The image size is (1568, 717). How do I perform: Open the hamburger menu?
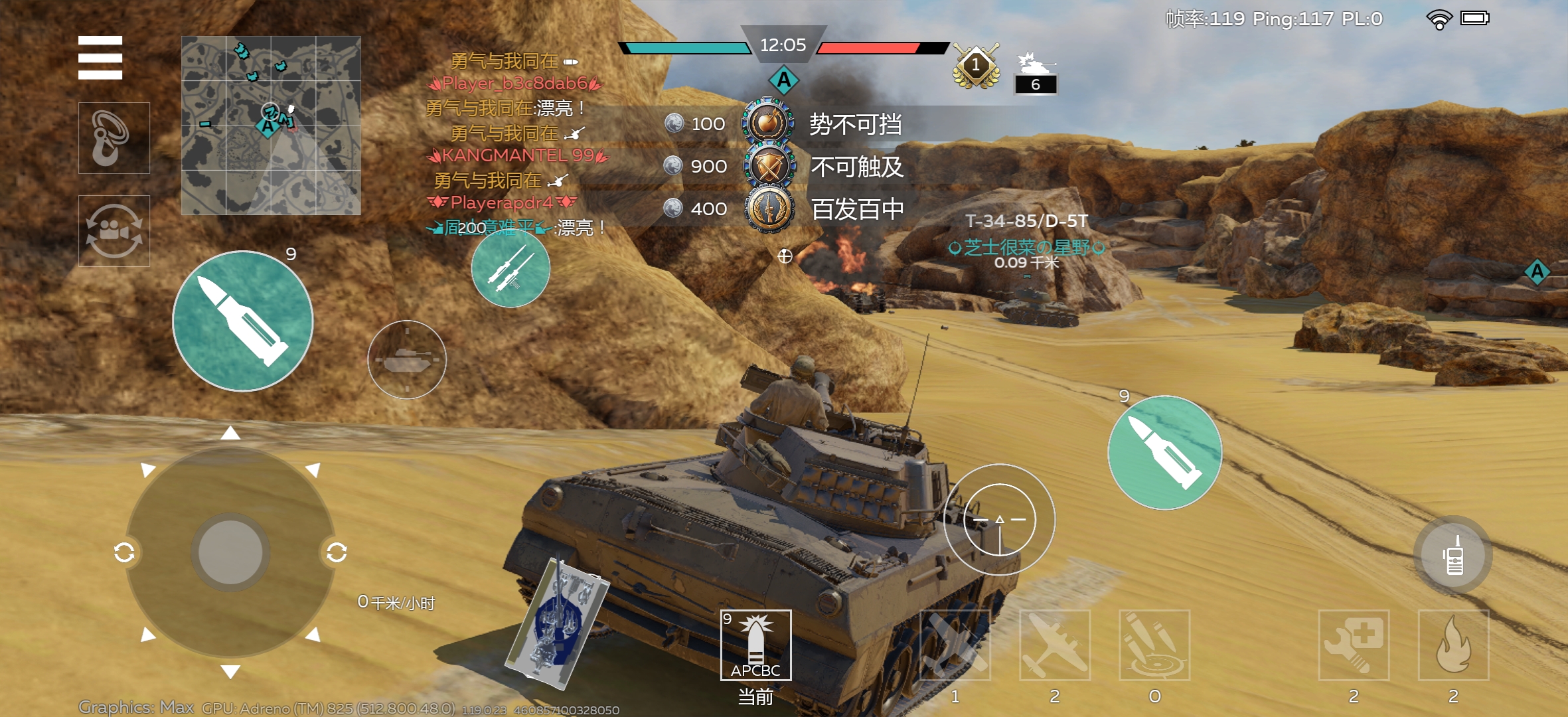click(x=100, y=58)
